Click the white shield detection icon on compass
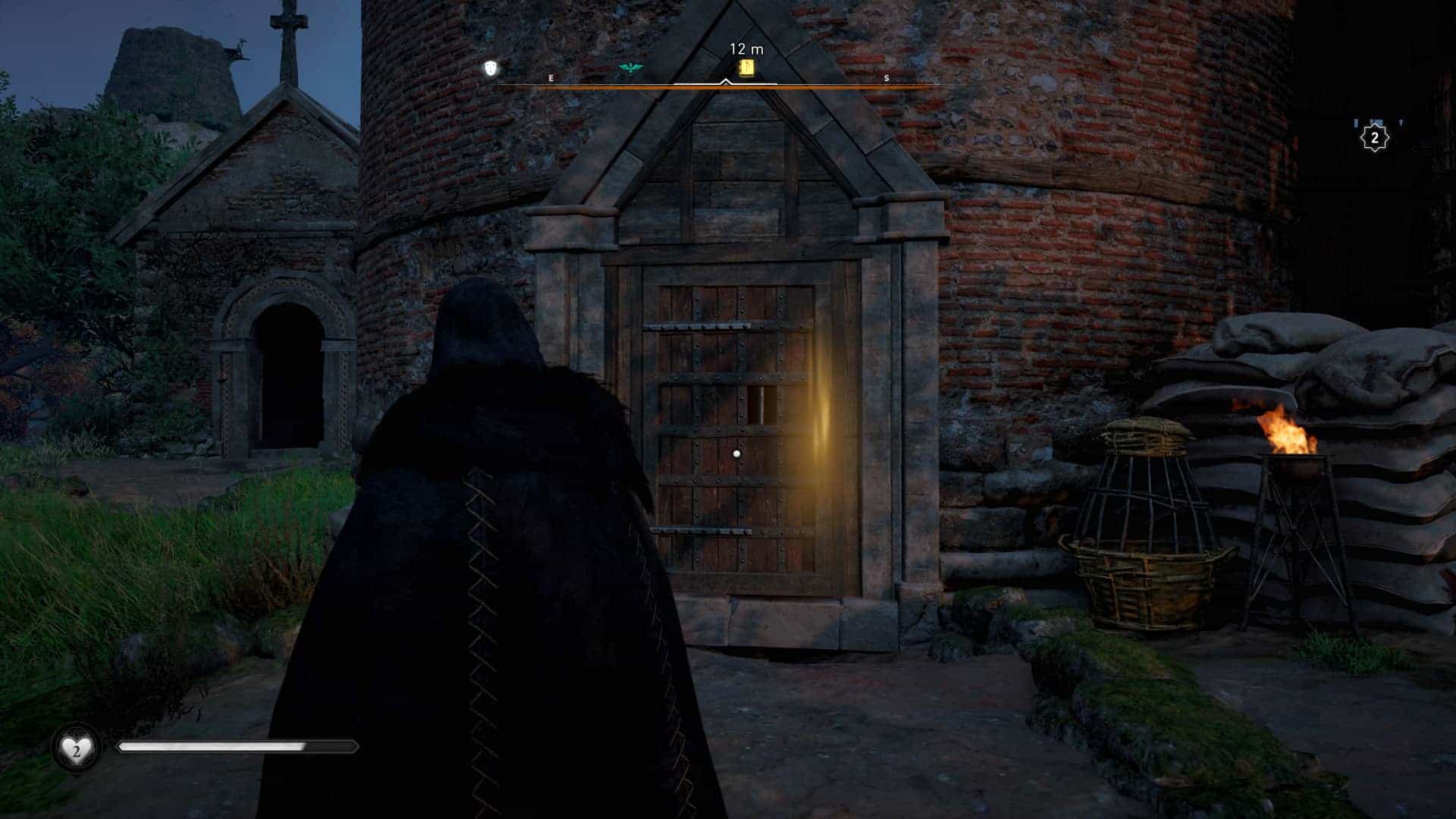This screenshot has width=1456, height=819. (x=491, y=68)
